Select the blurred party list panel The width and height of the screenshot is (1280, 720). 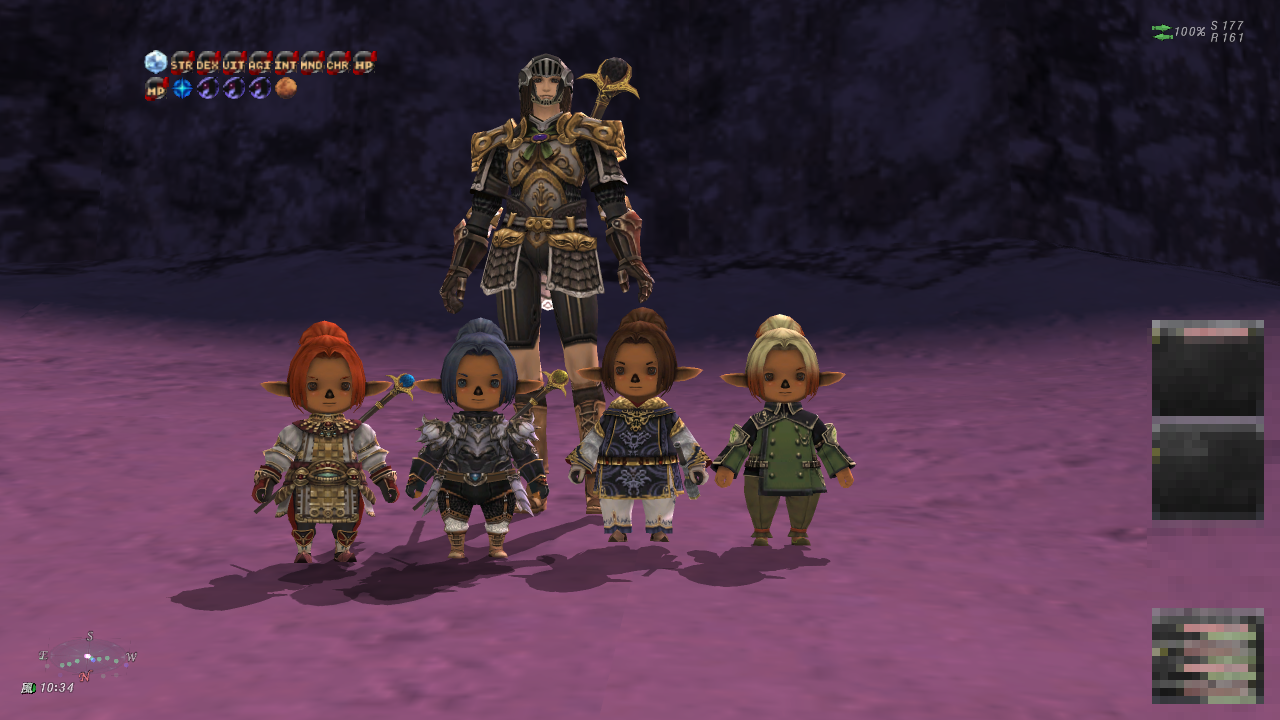(x=1207, y=655)
